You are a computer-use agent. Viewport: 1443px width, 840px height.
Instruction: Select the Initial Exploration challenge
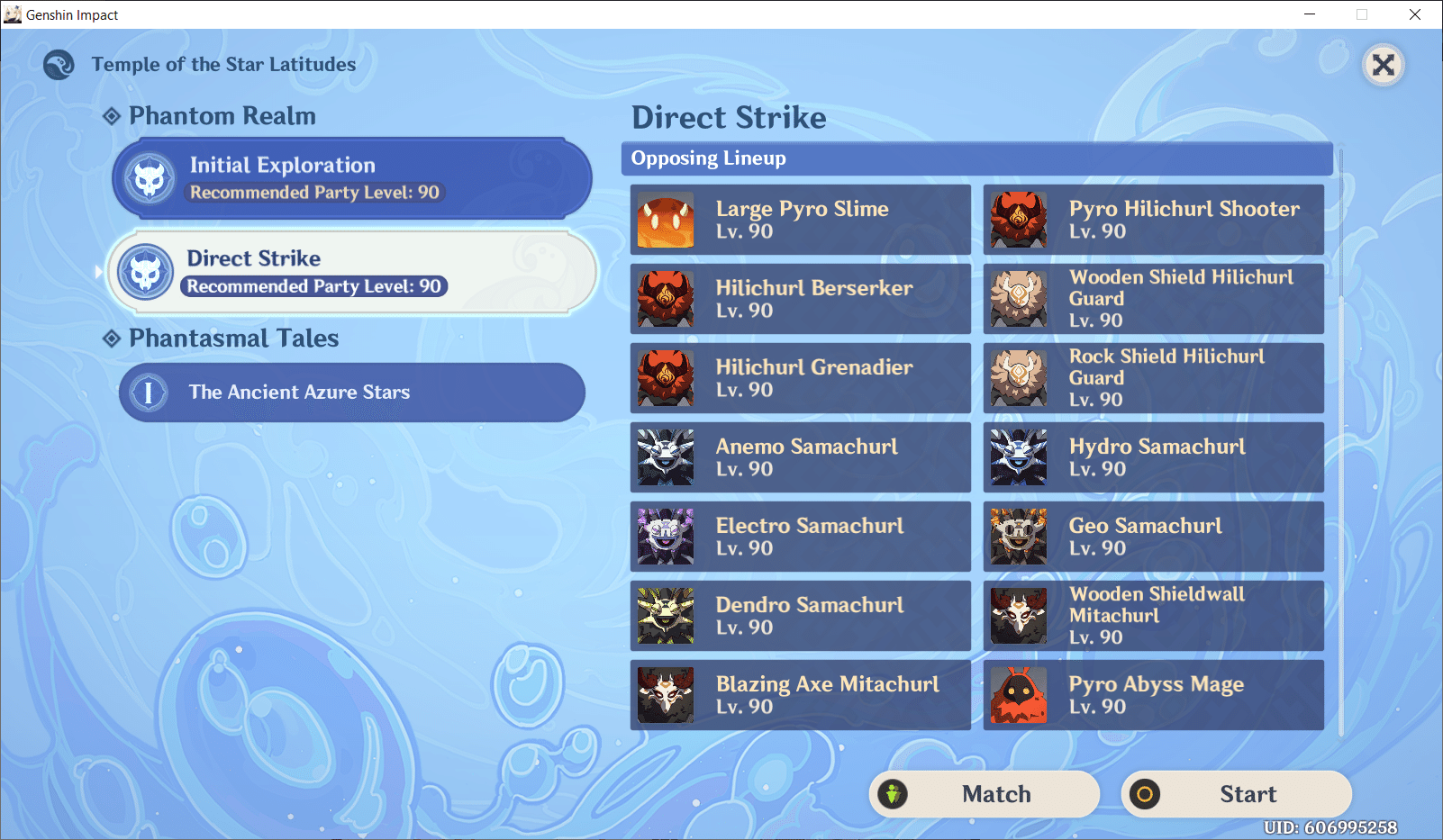click(350, 177)
